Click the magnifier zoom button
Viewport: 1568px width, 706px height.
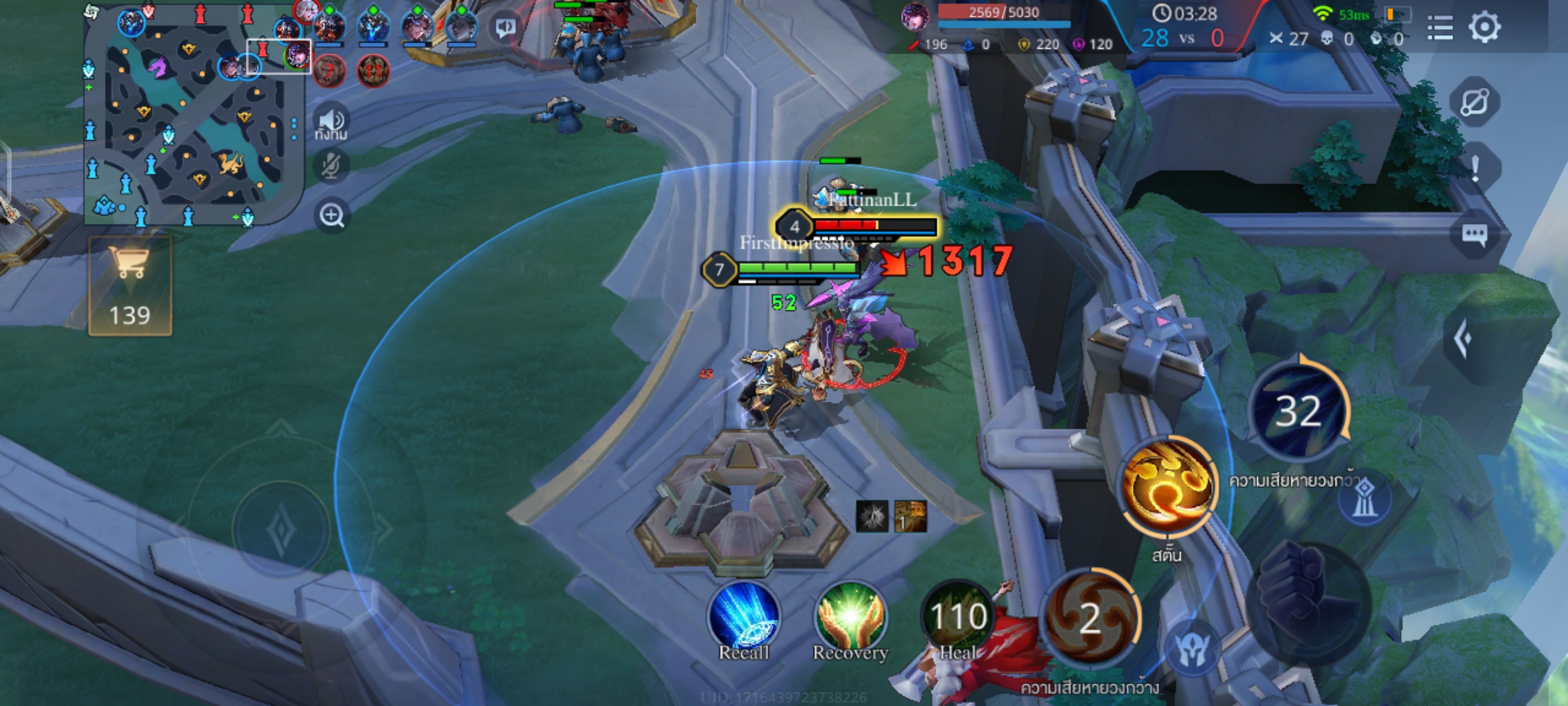pos(332,215)
